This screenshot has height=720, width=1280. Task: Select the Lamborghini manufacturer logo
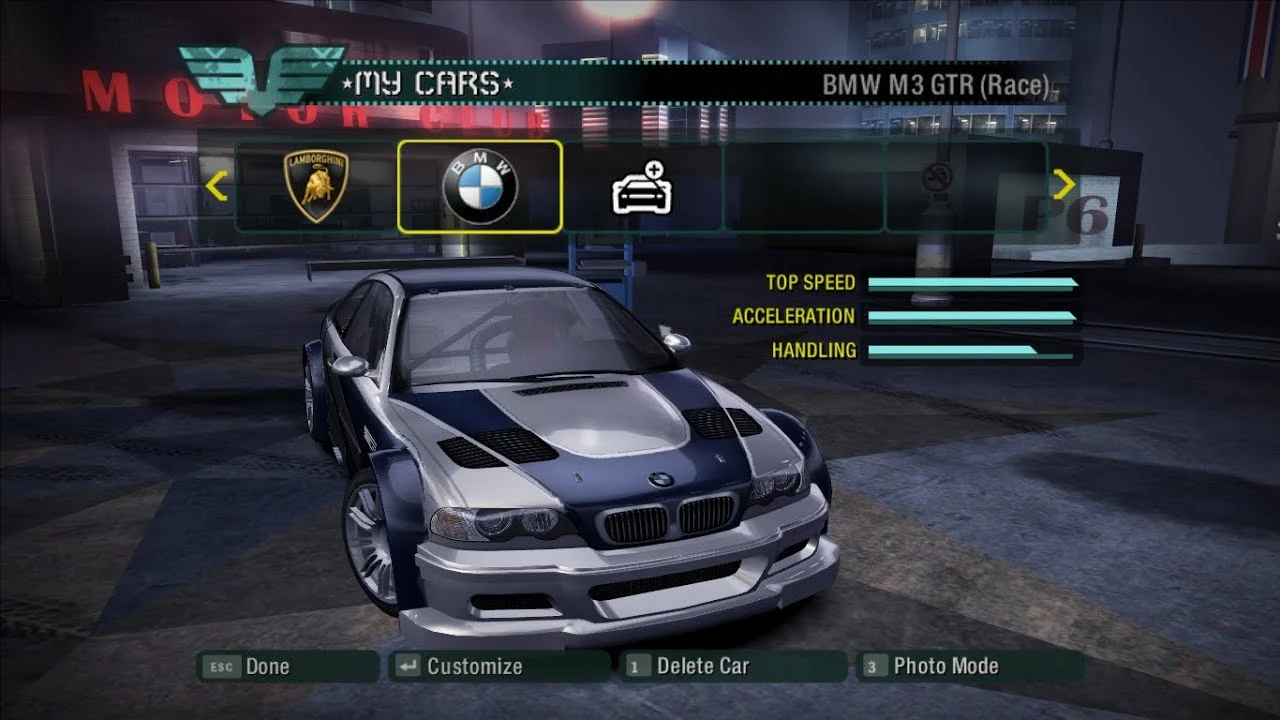[x=317, y=186]
